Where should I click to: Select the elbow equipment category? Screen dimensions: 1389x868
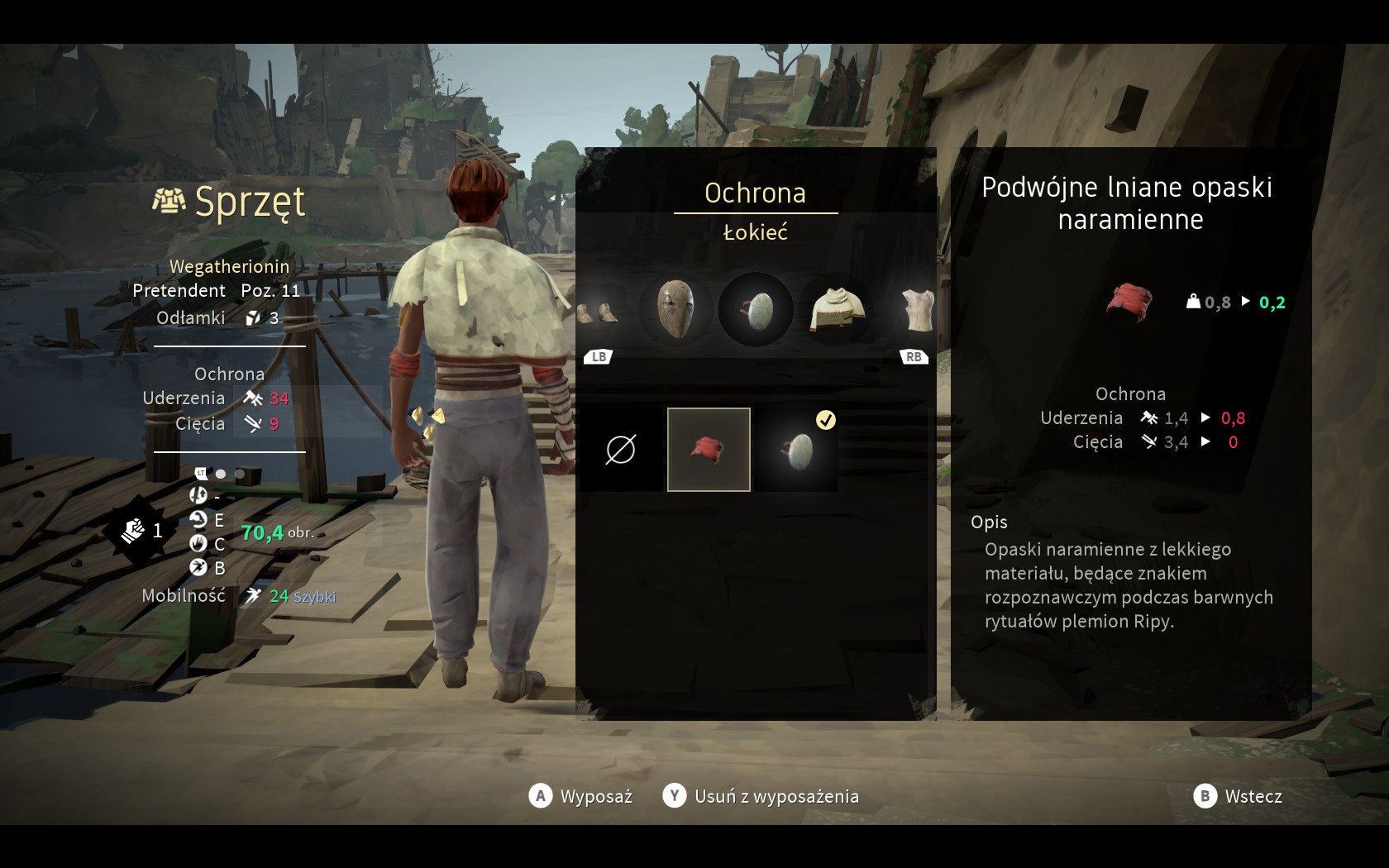[x=756, y=309]
